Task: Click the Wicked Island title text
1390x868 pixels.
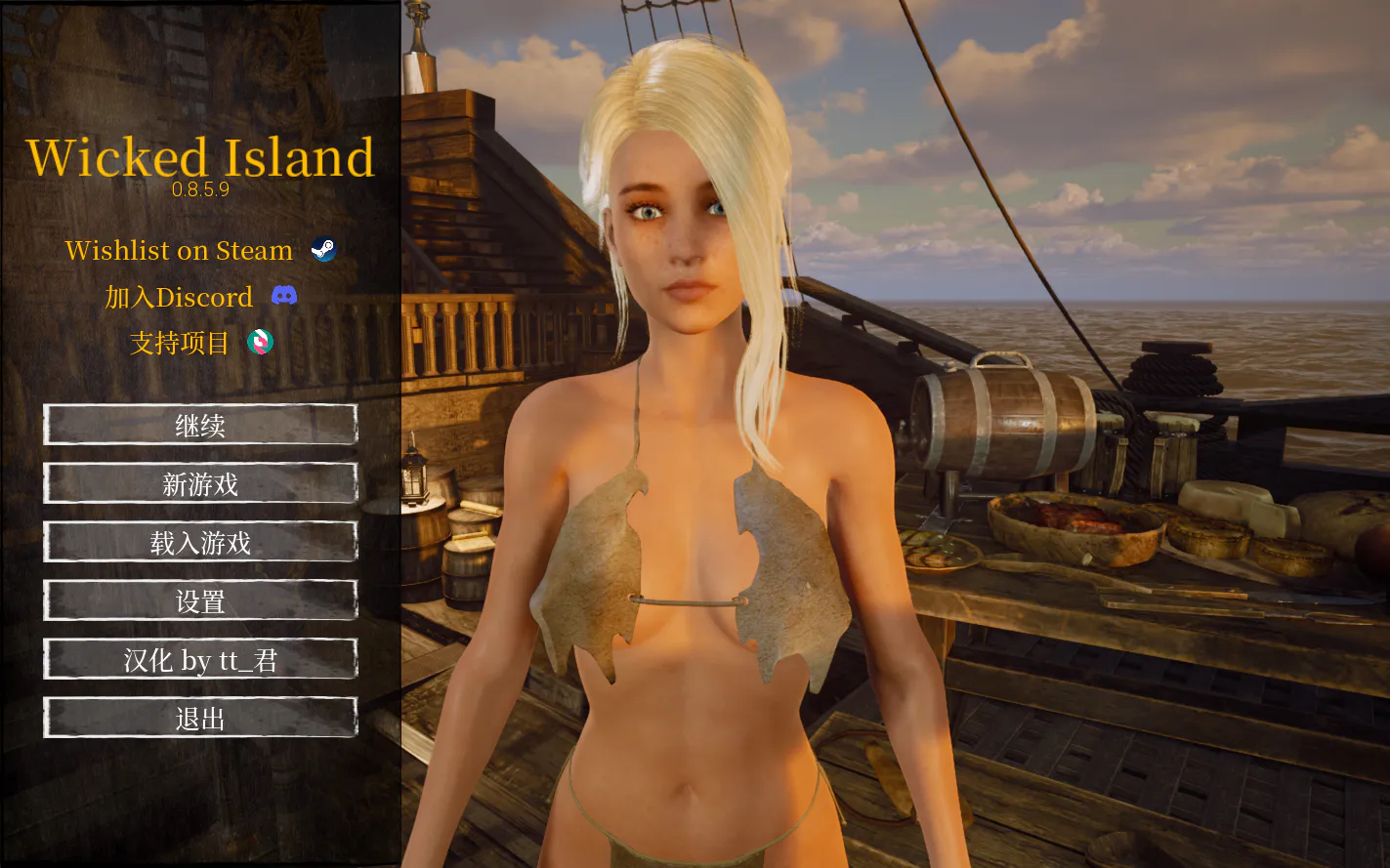Action: [x=201, y=157]
